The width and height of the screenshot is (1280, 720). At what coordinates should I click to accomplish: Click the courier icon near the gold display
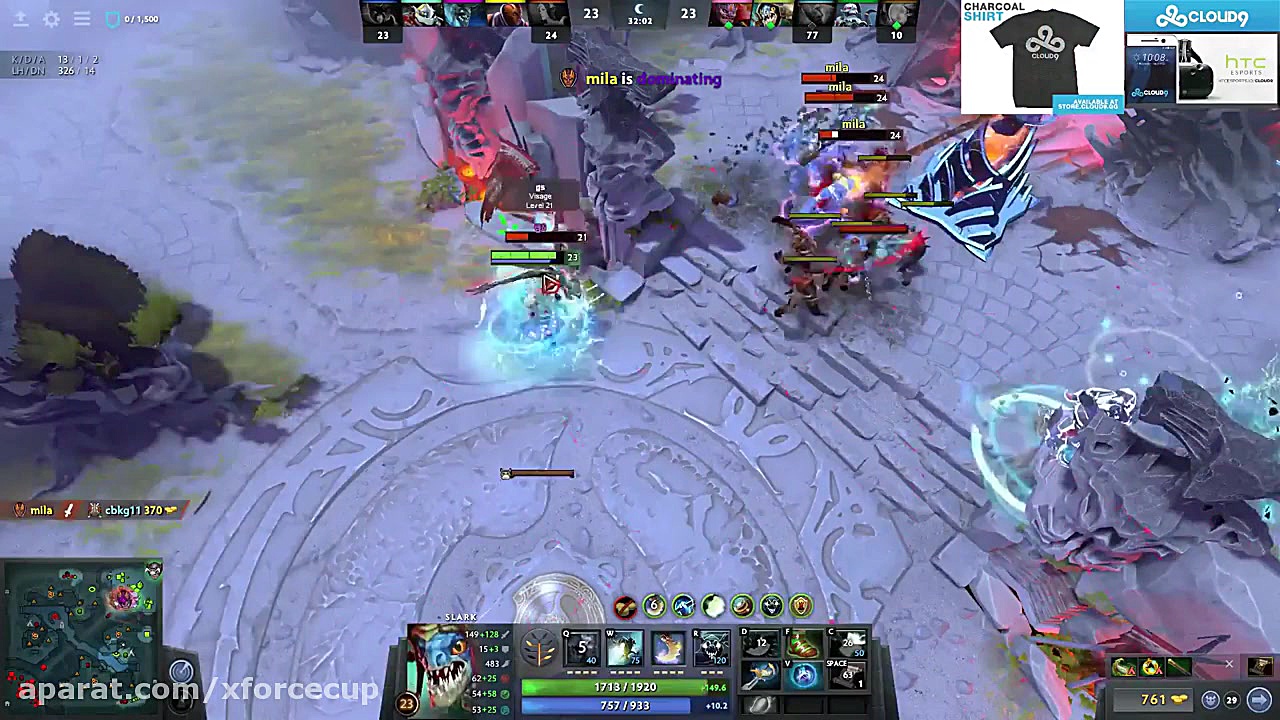1211,699
